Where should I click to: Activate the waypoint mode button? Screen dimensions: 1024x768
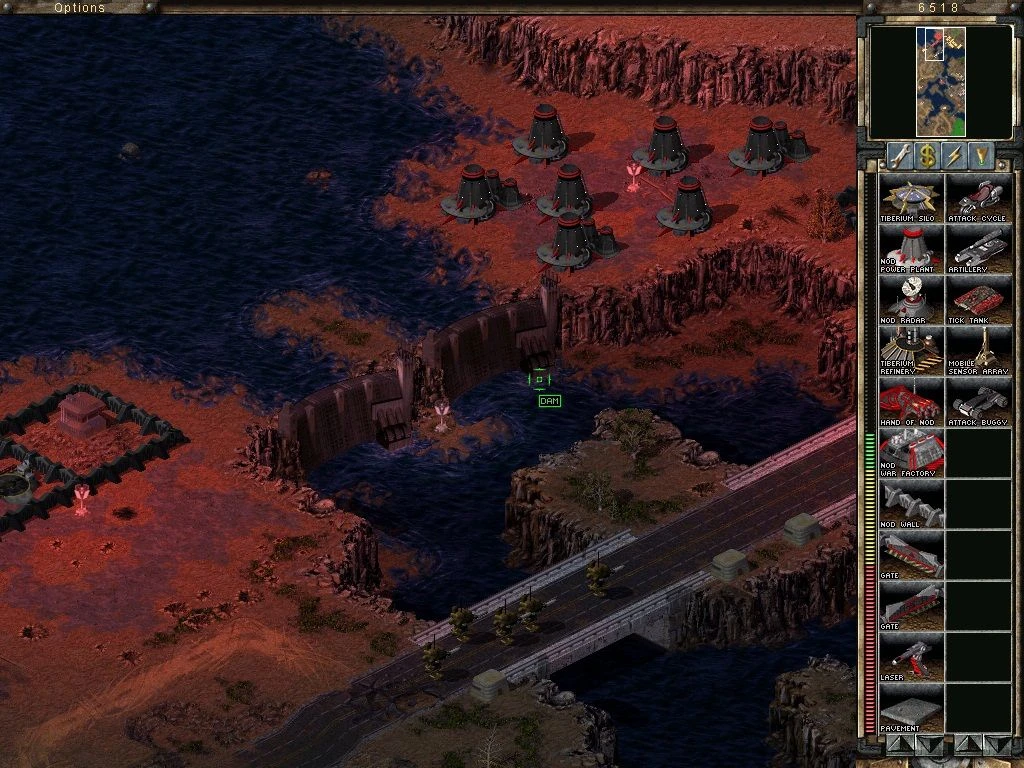(x=982, y=155)
